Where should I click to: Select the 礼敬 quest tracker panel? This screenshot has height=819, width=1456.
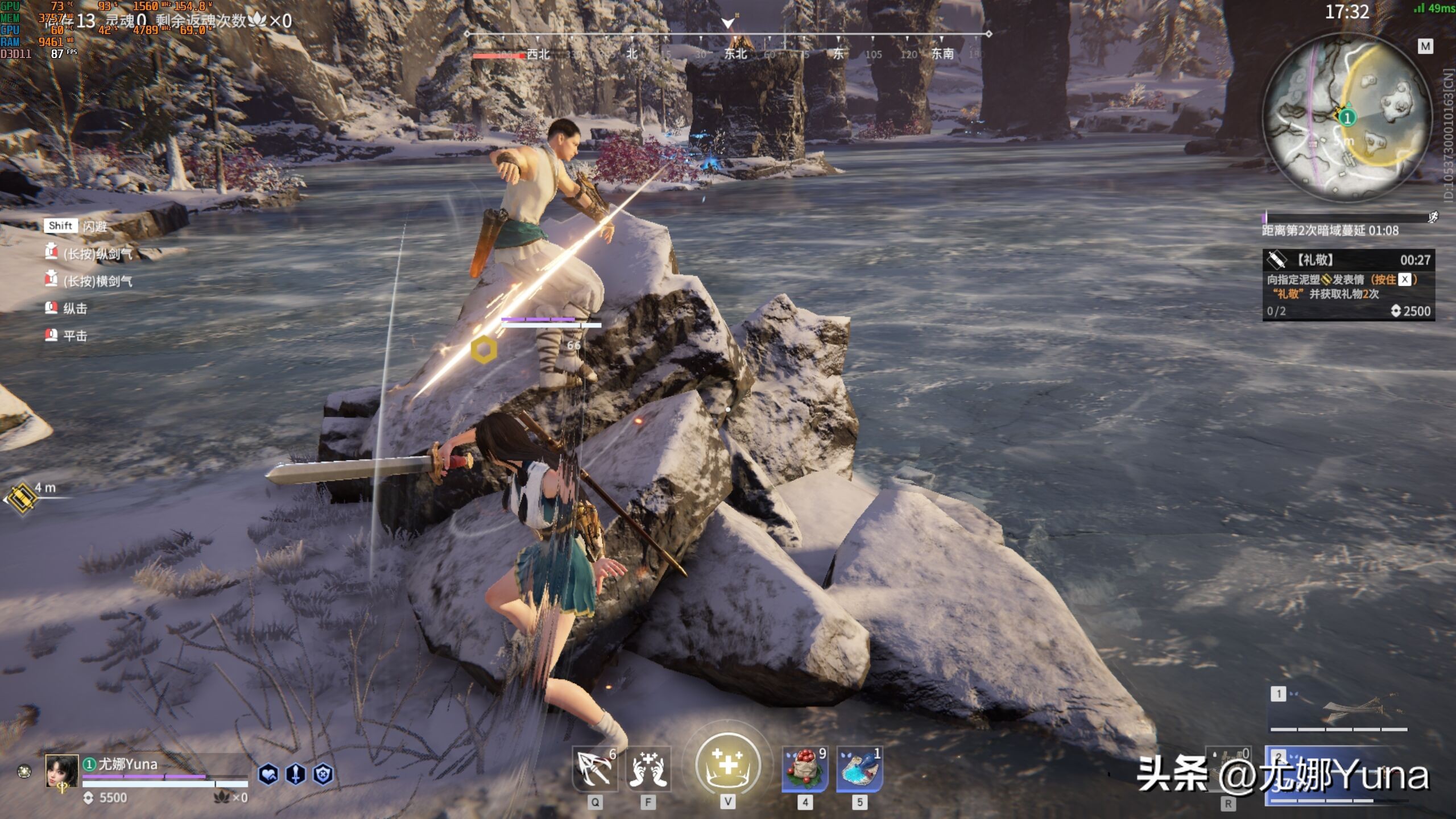click(1349, 285)
